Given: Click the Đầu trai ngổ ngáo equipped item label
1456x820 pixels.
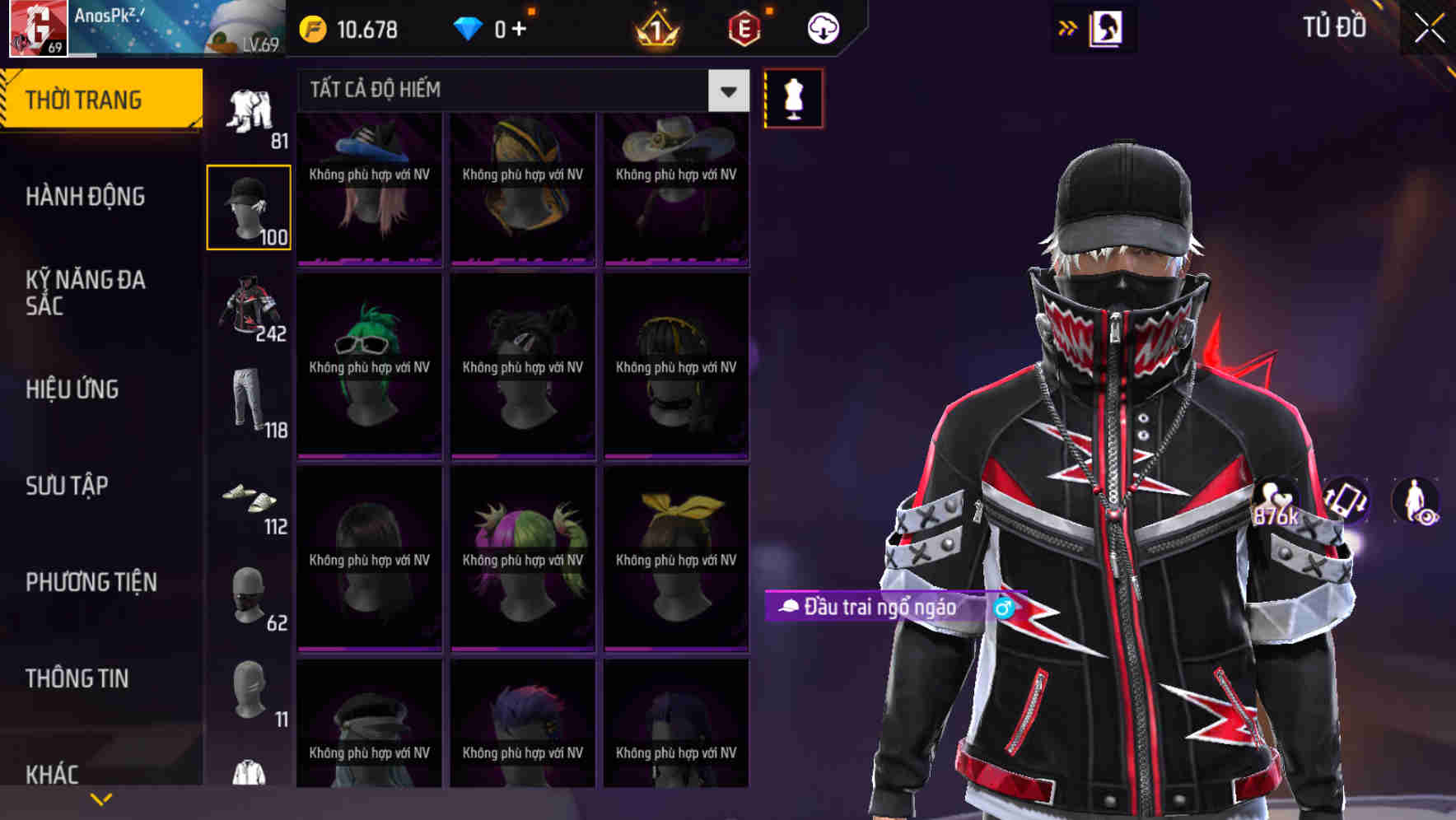Looking at the screenshot, I should (x=881, y=608).
